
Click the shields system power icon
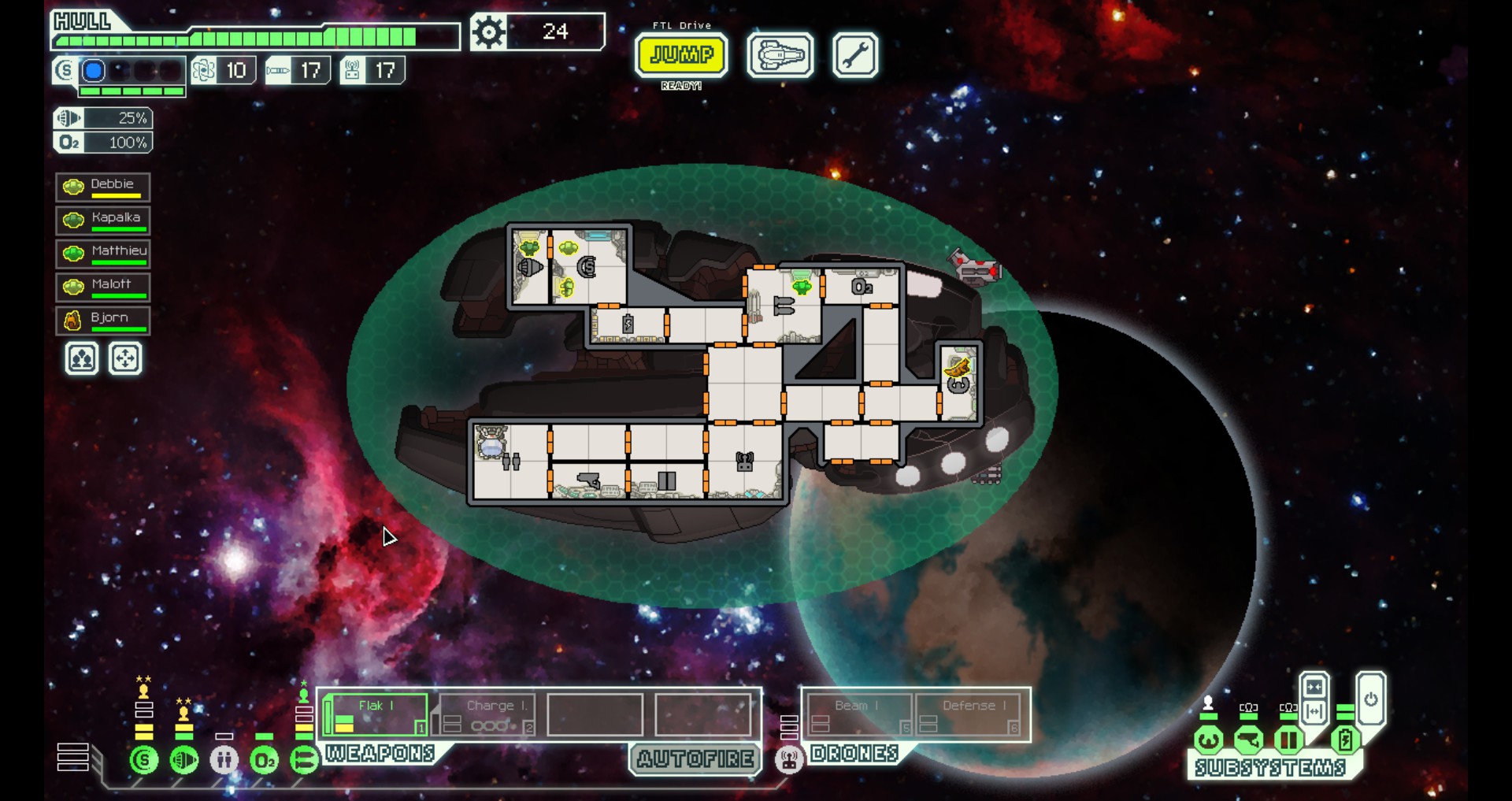(144, 760)
